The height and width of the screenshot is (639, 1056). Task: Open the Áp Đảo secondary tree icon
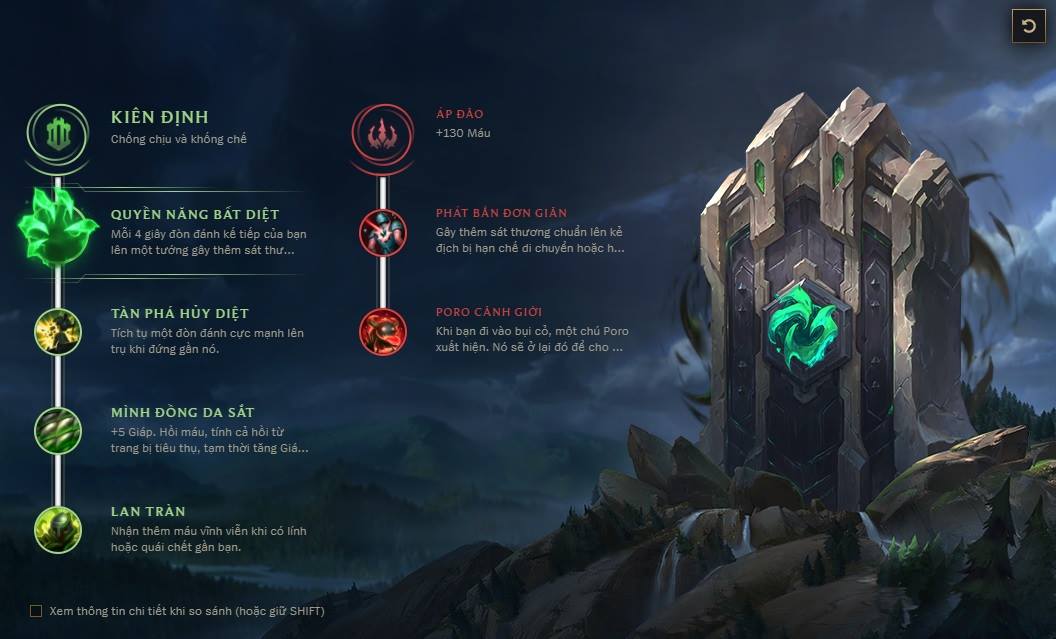click(x=383, y=131)
